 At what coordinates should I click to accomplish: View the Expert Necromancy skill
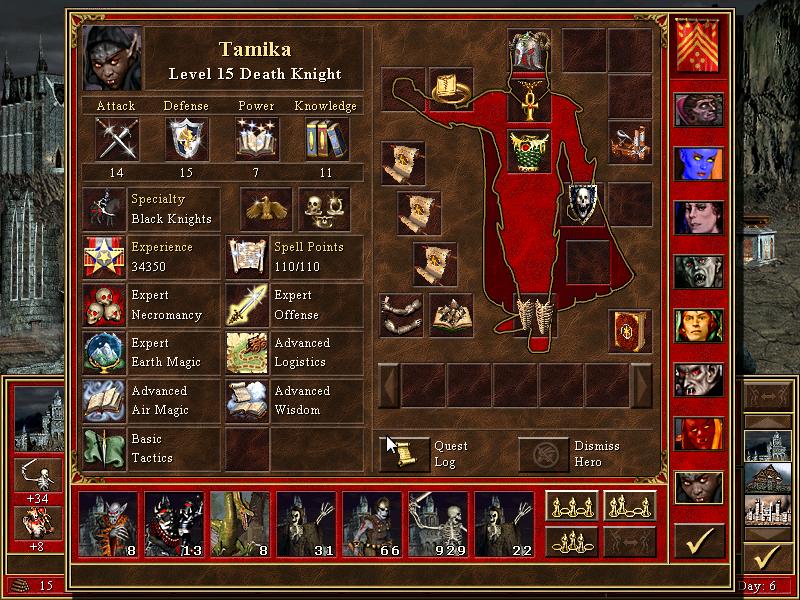click(104, 305)
